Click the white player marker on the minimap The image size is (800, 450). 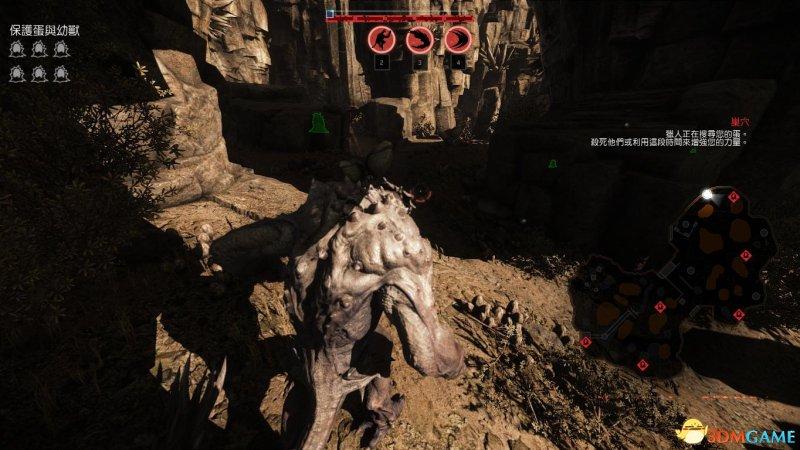coord(707,193)
